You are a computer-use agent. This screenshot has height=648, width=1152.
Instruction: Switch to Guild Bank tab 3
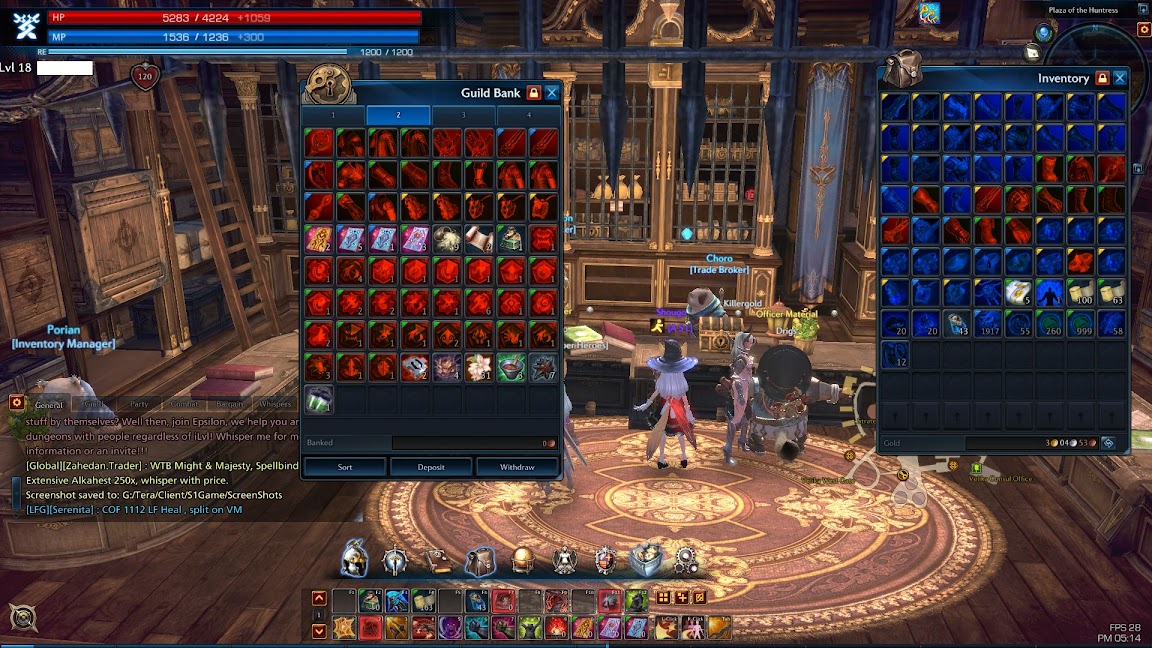[463, 116]
